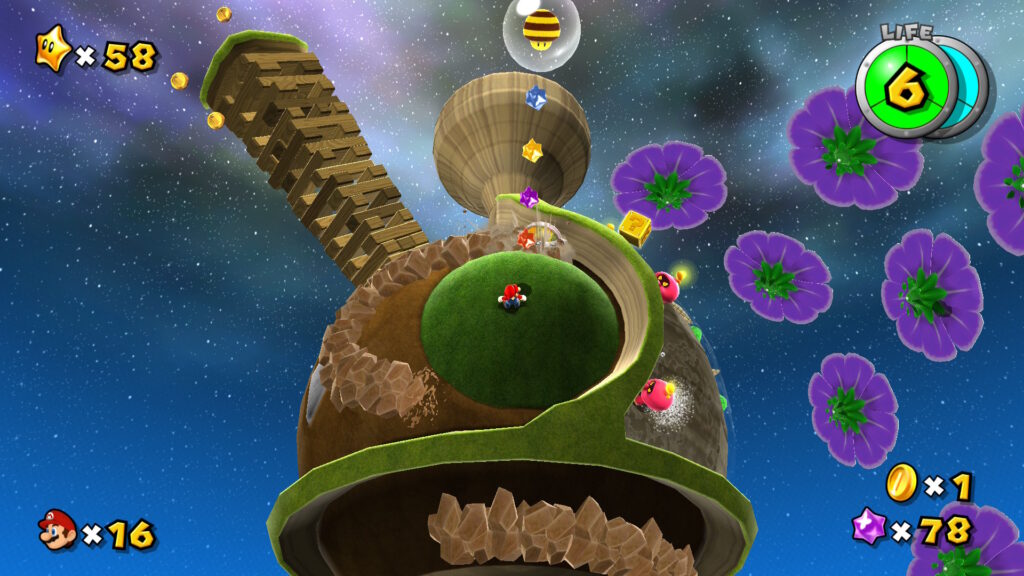Screen dimensions: 1024x576
Task: Click the gold coin counter icon
Action: point(901,483)
